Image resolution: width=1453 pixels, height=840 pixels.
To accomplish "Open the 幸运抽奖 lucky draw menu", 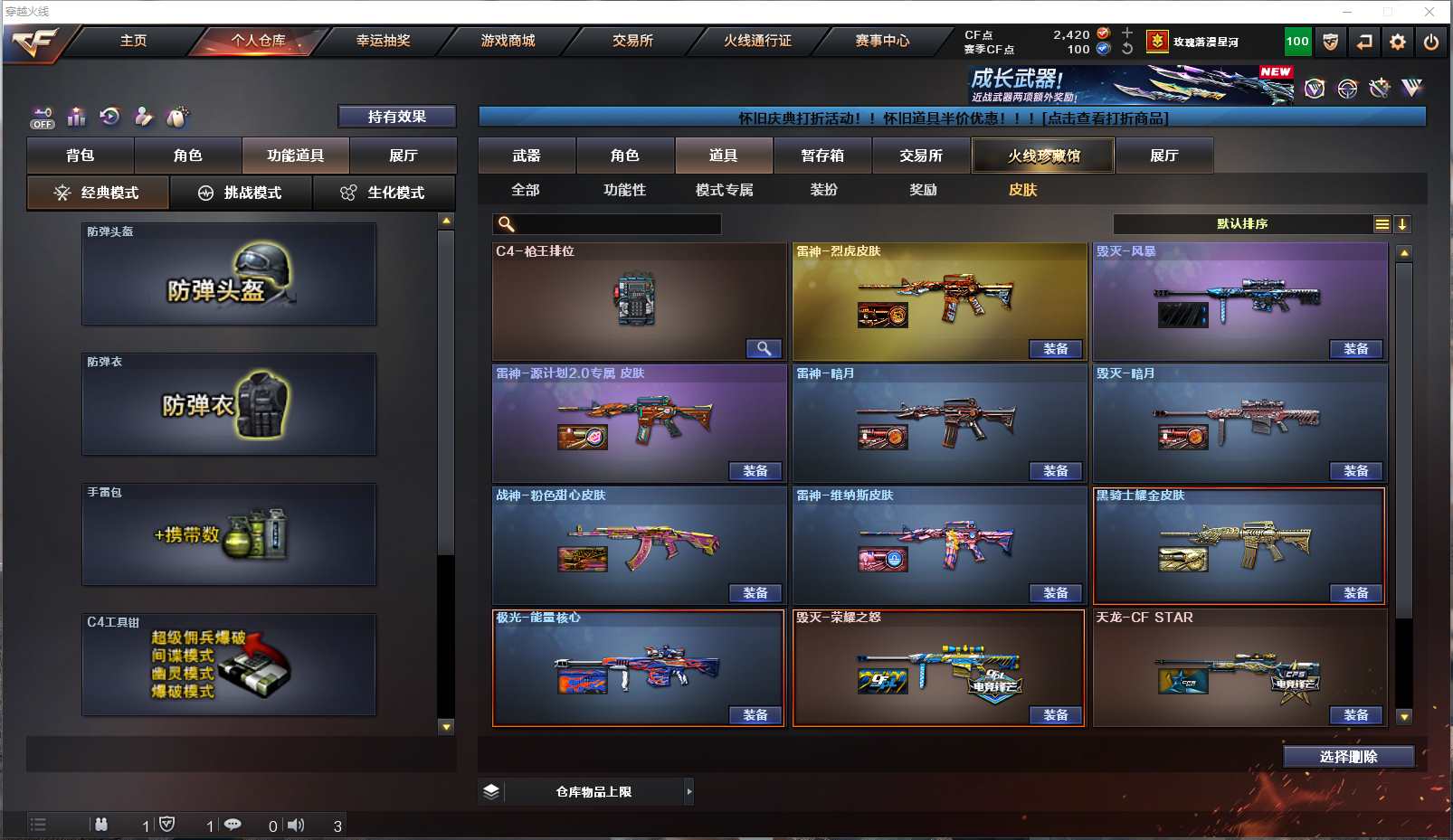I will tap(383, 41).
